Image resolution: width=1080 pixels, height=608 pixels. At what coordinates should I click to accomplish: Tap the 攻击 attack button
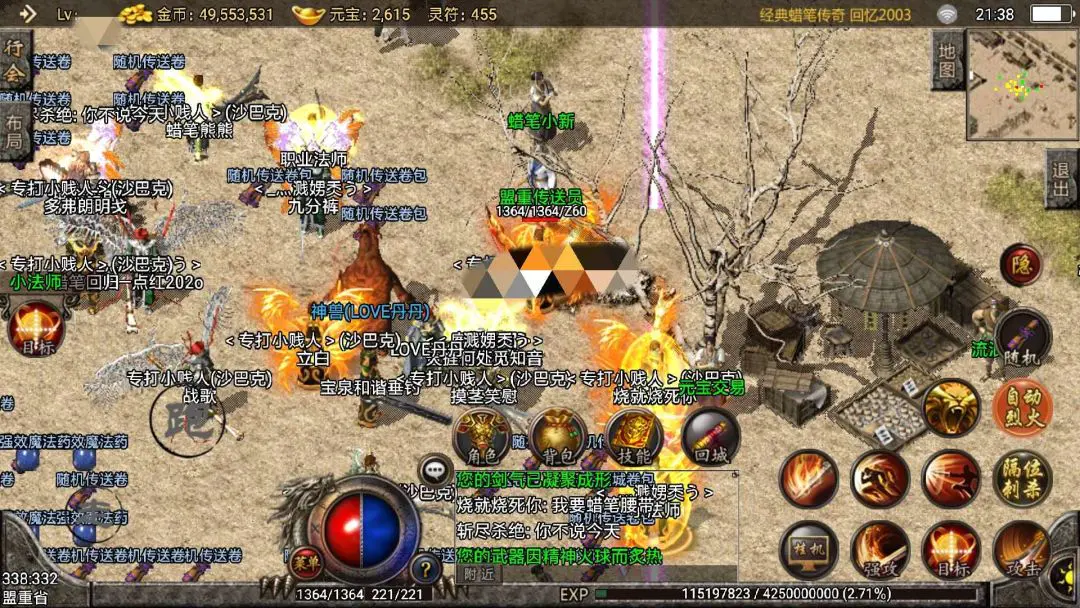pyautogui.click(x=1022, y=550)
